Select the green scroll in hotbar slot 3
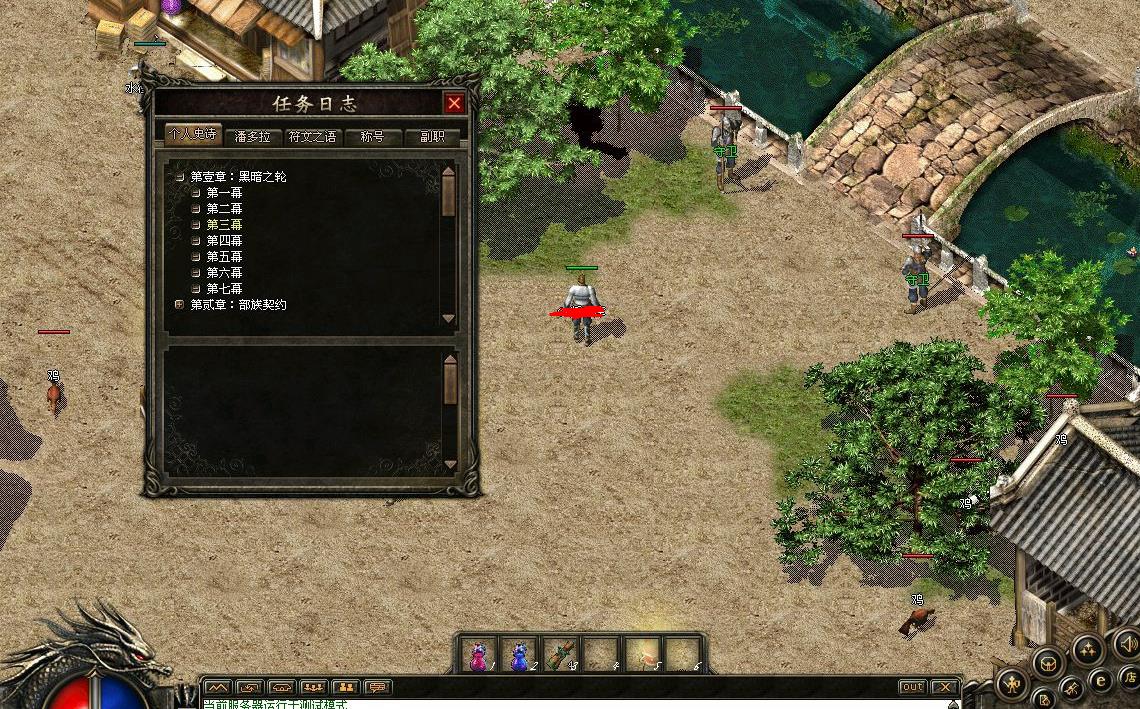Viewport: 1140px width, 709px height. click(562, 654)
